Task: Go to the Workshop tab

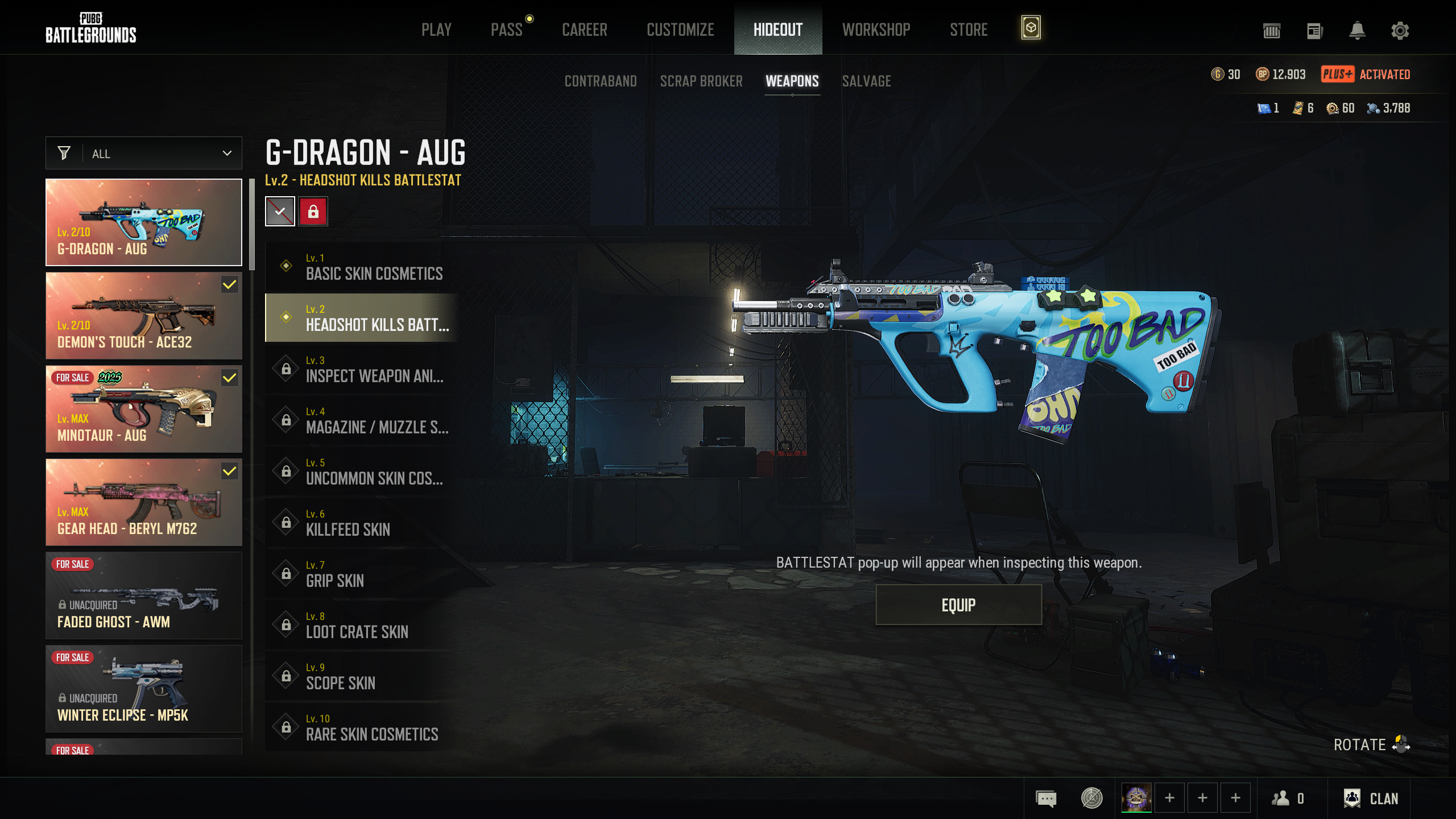Action: [x=876, y=30]
